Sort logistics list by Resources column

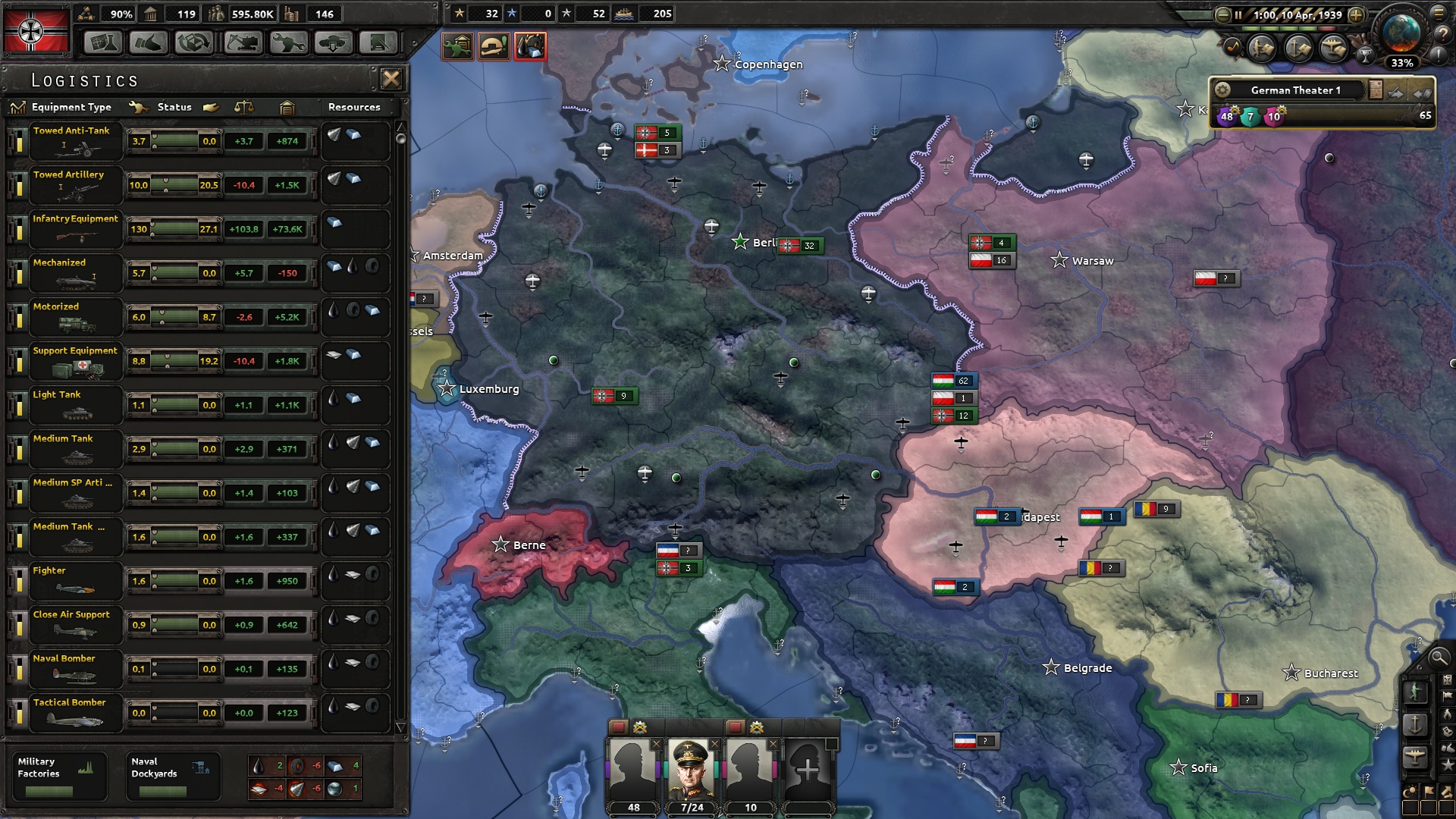(354, 107)
